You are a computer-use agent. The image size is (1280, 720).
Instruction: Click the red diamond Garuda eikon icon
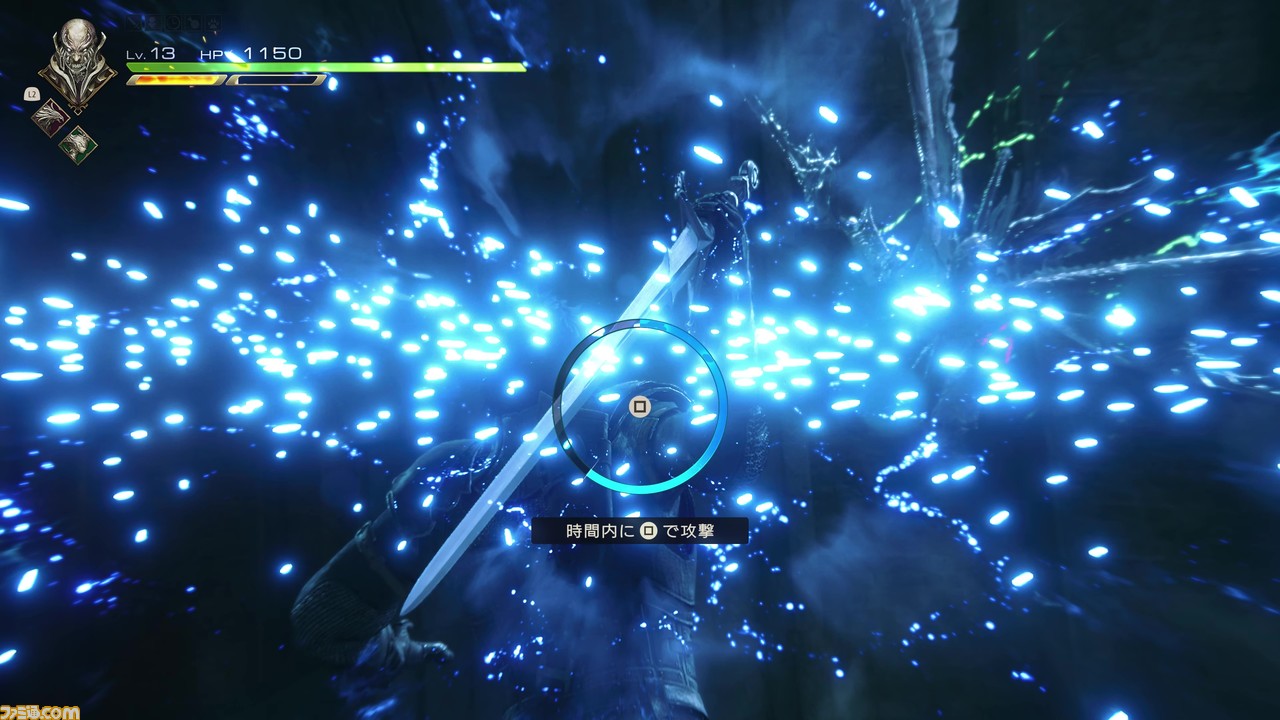click(49, 116)
